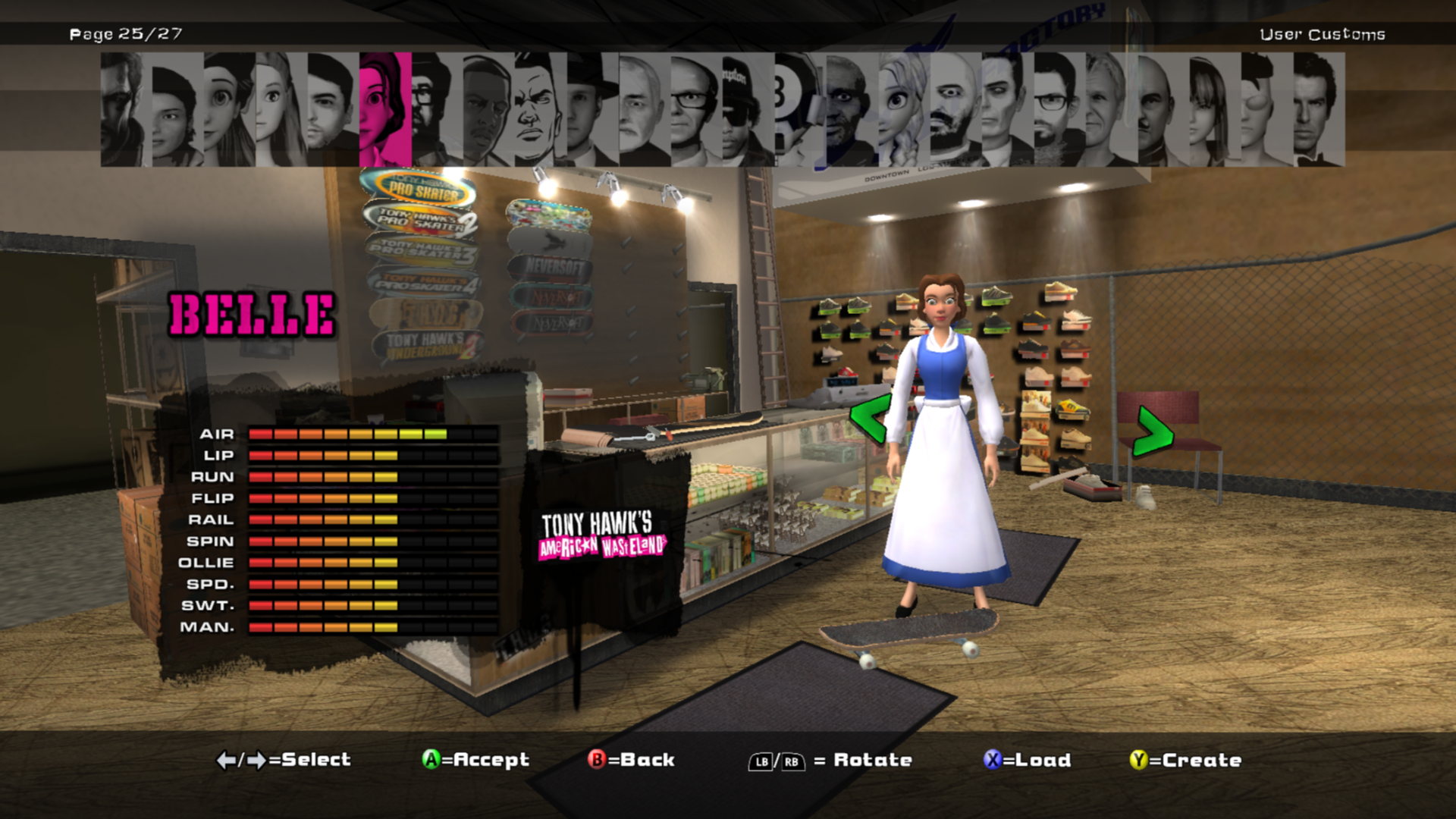Choose the goateed man with rectangular glasses
Image resolution: width=1456 pixels, height=819 pixels.
[x=1057, y=109]
